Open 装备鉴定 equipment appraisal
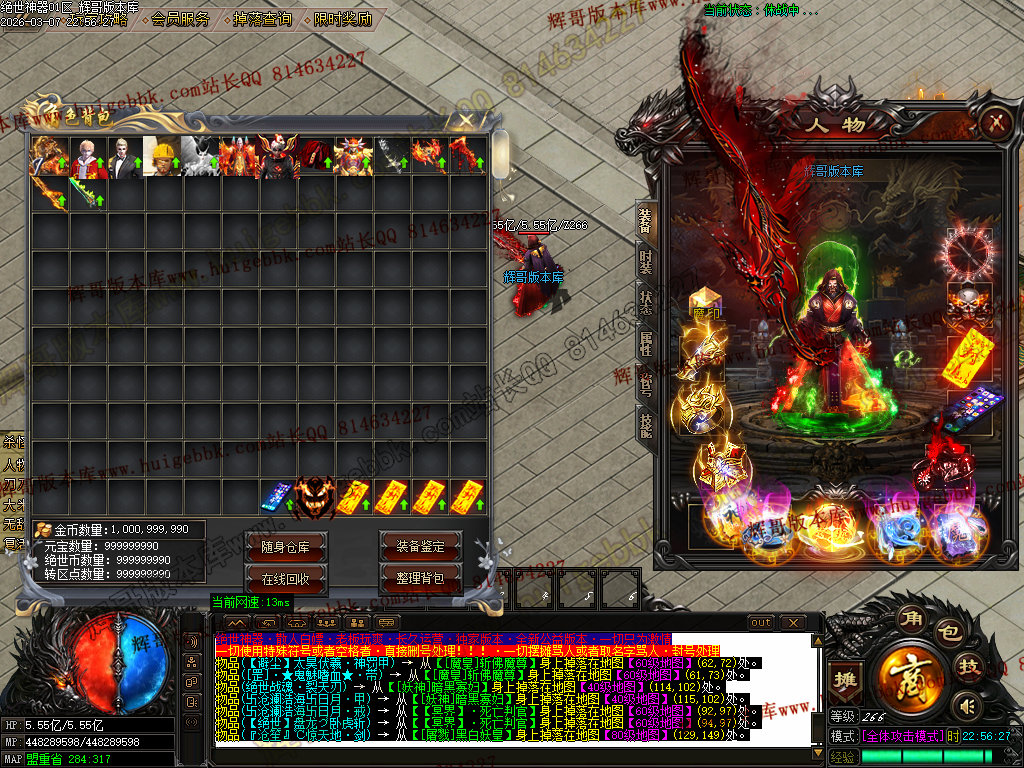This screenshot has height=768, width=1024. [420, 546]
